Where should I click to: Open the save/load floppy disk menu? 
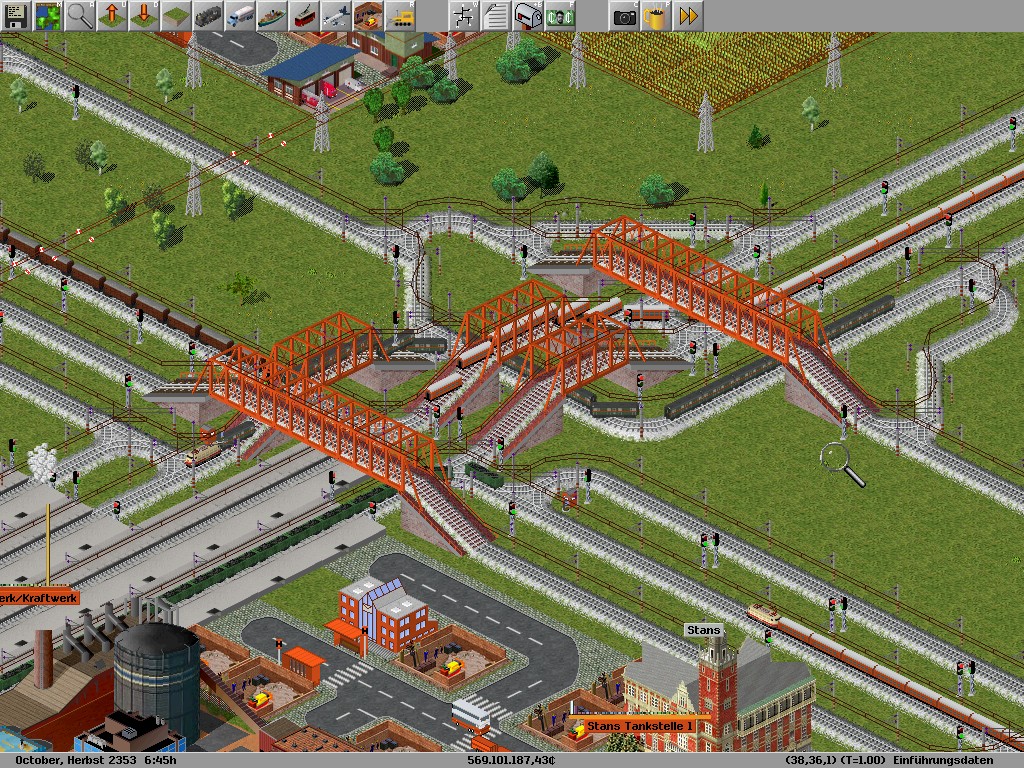click(15, 15)
